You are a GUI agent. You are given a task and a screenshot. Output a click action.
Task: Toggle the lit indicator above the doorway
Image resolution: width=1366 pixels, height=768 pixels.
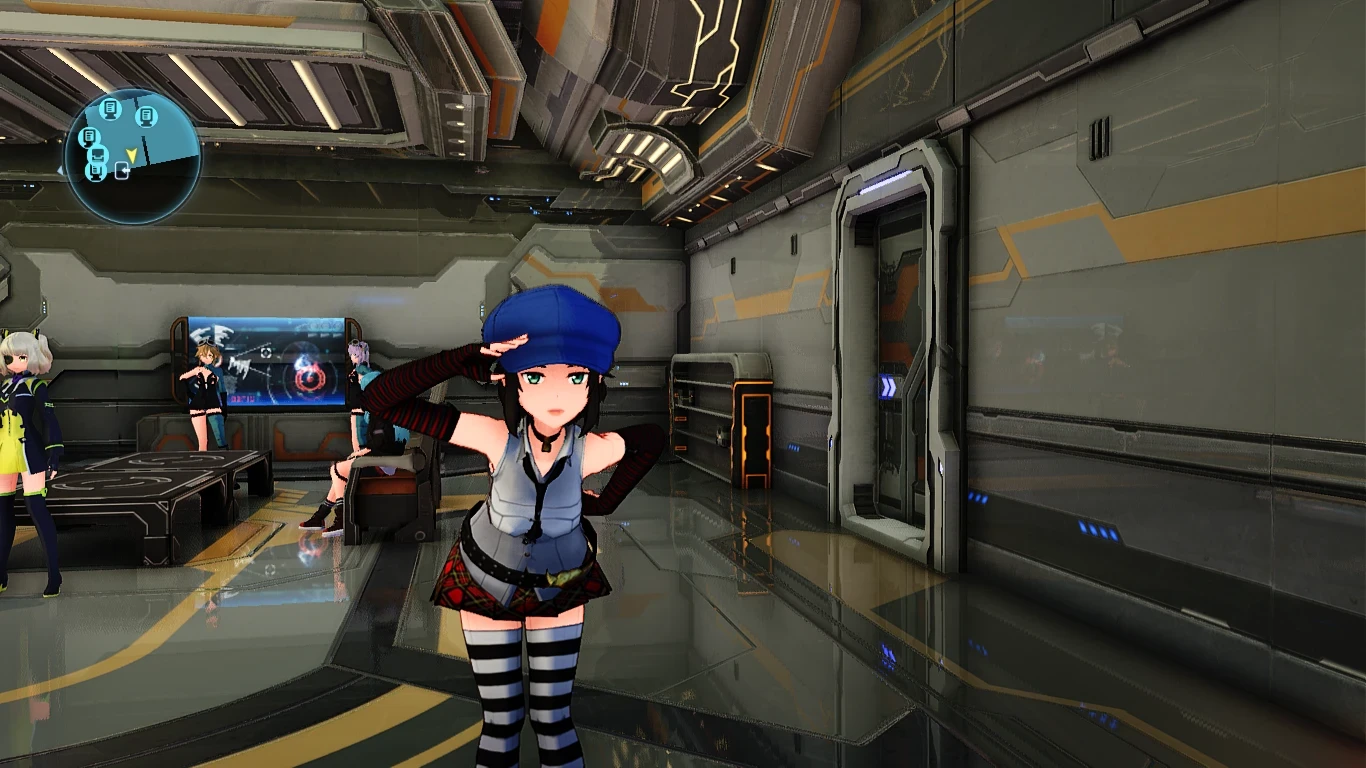[888, 181]
